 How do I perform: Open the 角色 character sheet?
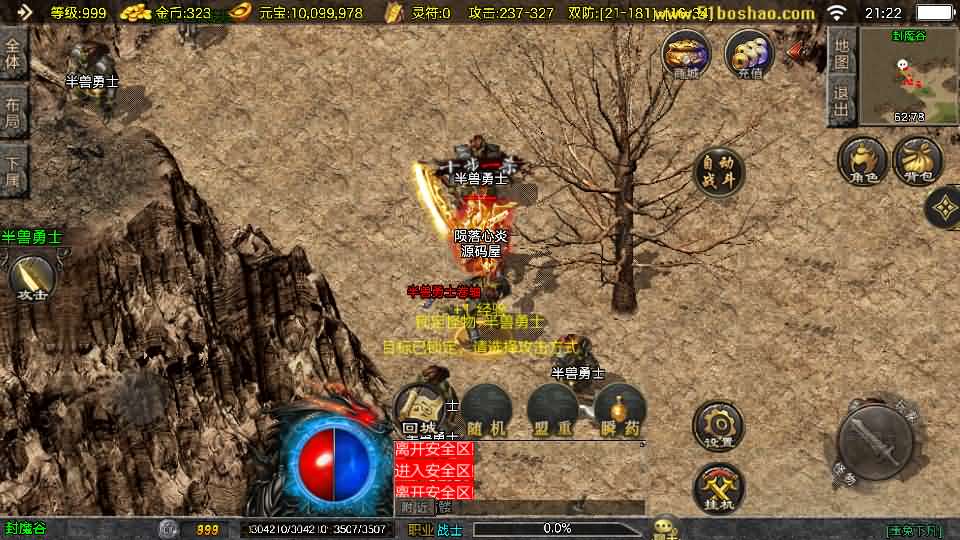(863, 161)
